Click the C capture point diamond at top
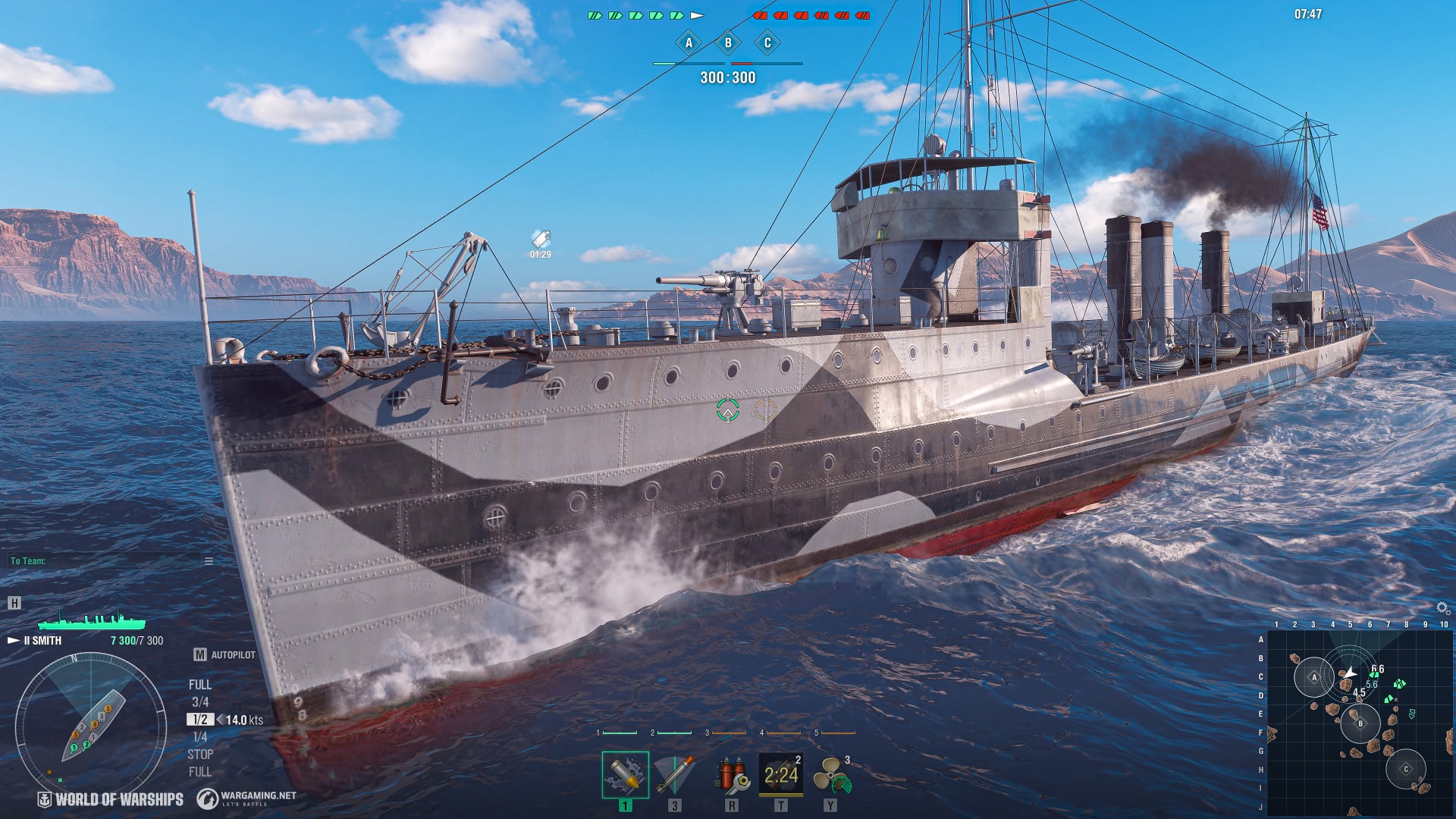Viewport: 1456px width, 819px height. coord(767,42)
